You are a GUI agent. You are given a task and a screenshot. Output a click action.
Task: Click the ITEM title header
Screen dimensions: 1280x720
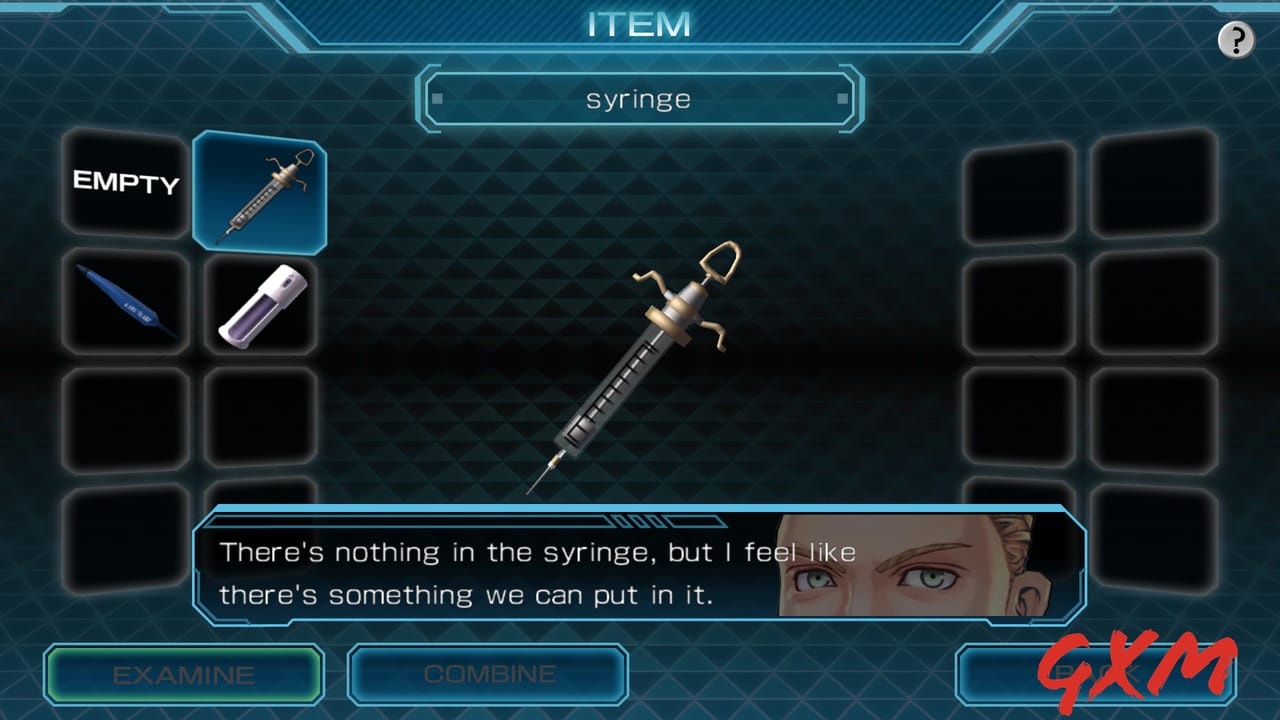[640, 24]
